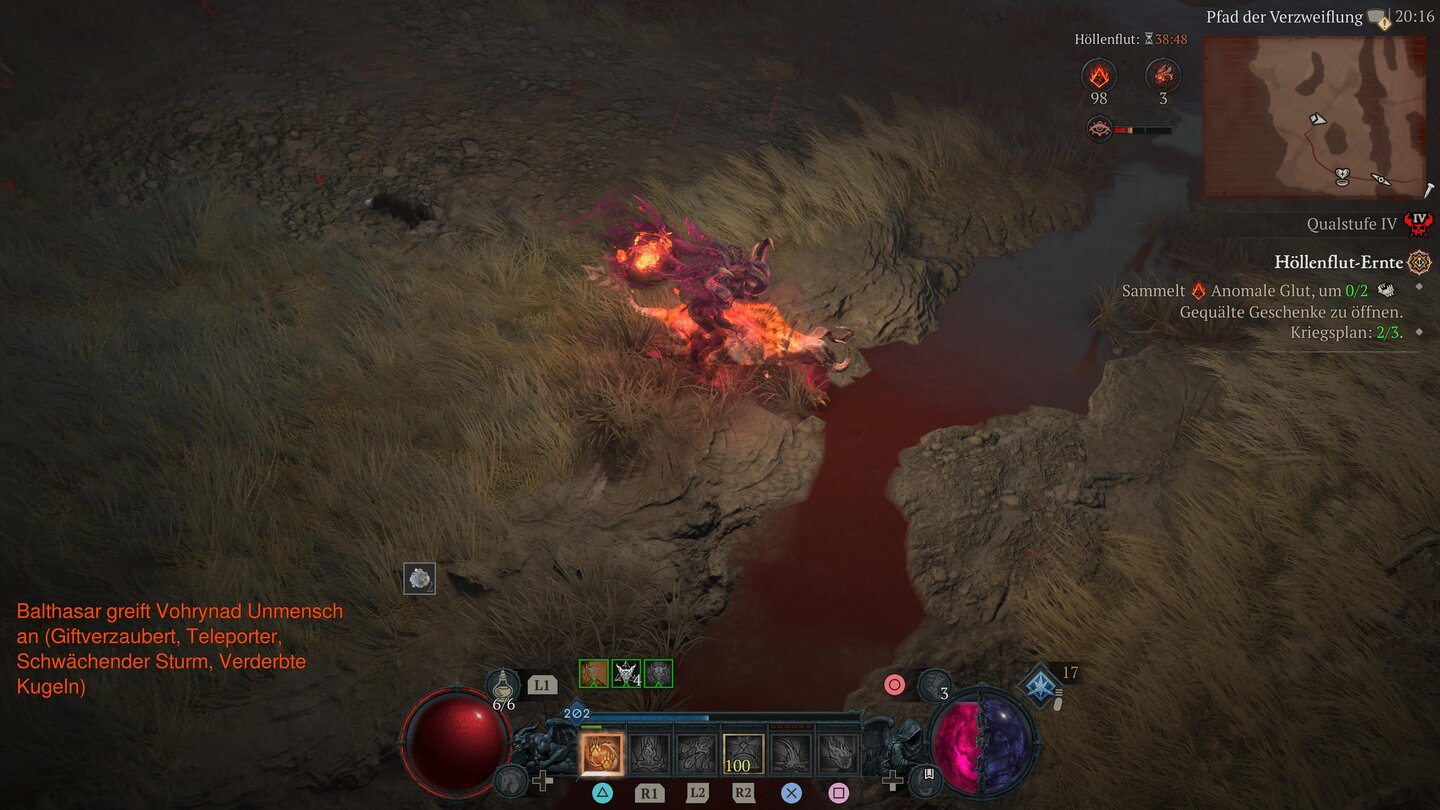Click the bookmarked hooded icon near resource orb
This screenshot has height=810, width=1440.
(925, 780)
